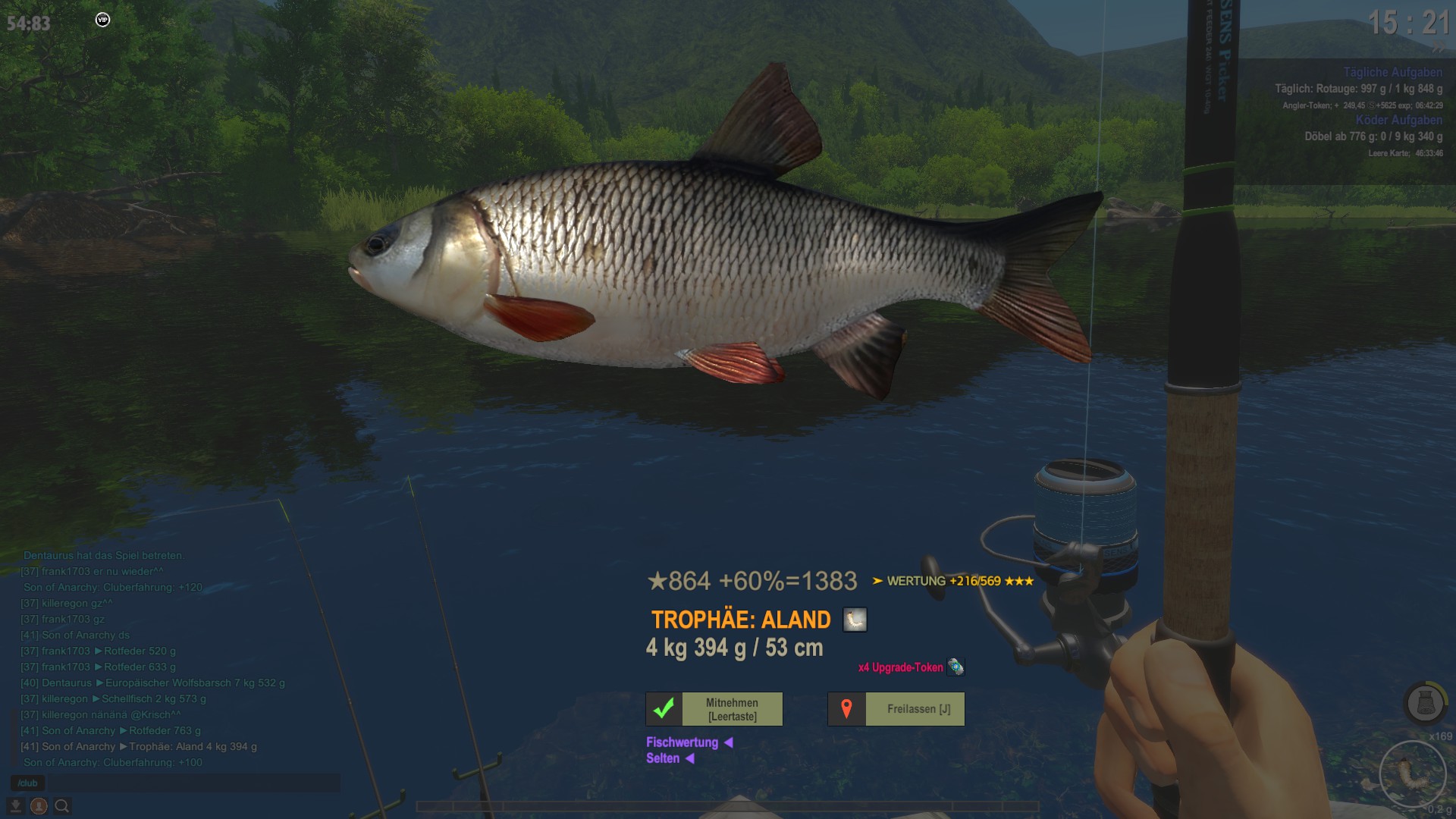
Task: Expand the Selten rarity entry
Action: [x=670, y=758]
